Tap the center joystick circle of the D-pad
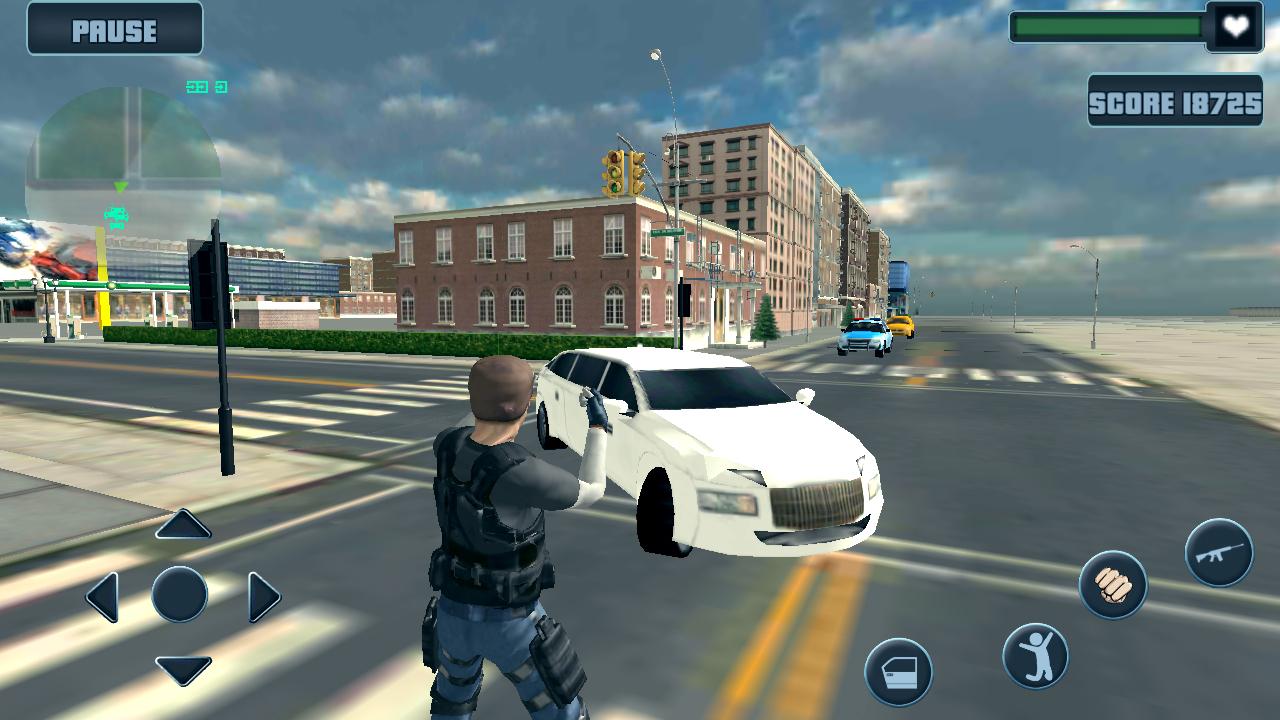This screenshot has width=1280, height=720. coord(178,594)
